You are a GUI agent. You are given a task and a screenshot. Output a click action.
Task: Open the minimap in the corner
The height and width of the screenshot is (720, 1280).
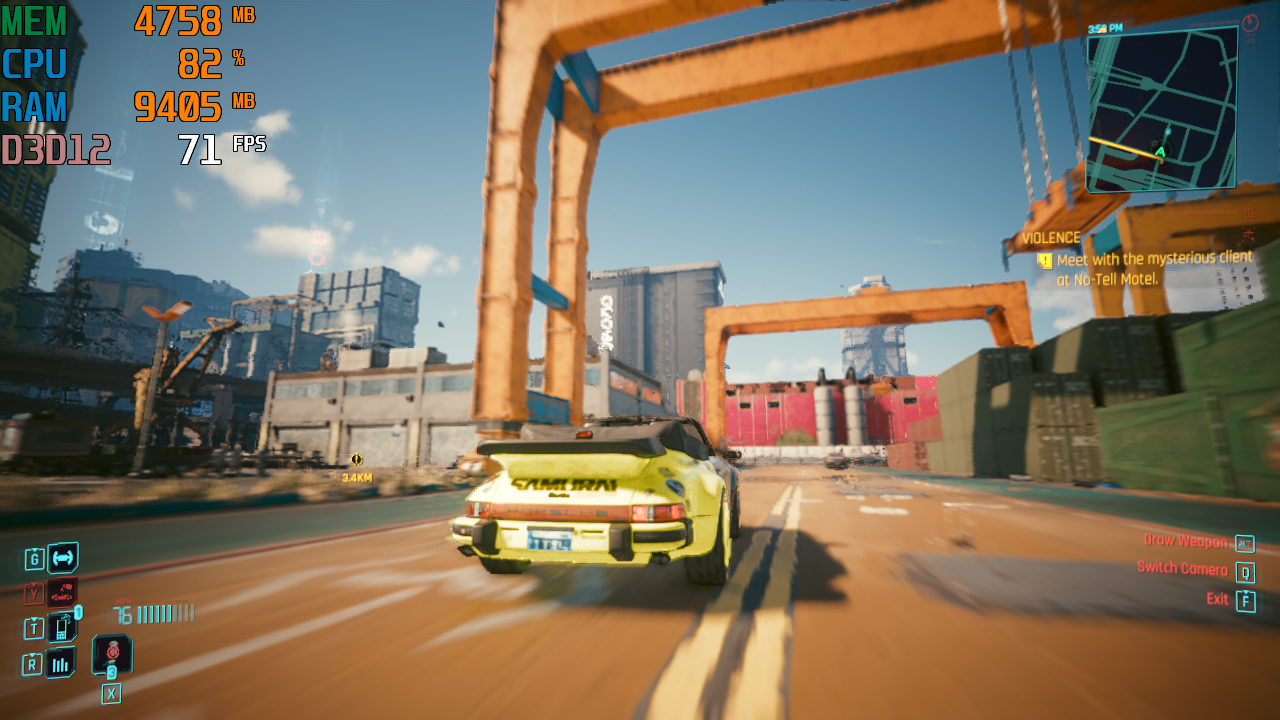1162,108
